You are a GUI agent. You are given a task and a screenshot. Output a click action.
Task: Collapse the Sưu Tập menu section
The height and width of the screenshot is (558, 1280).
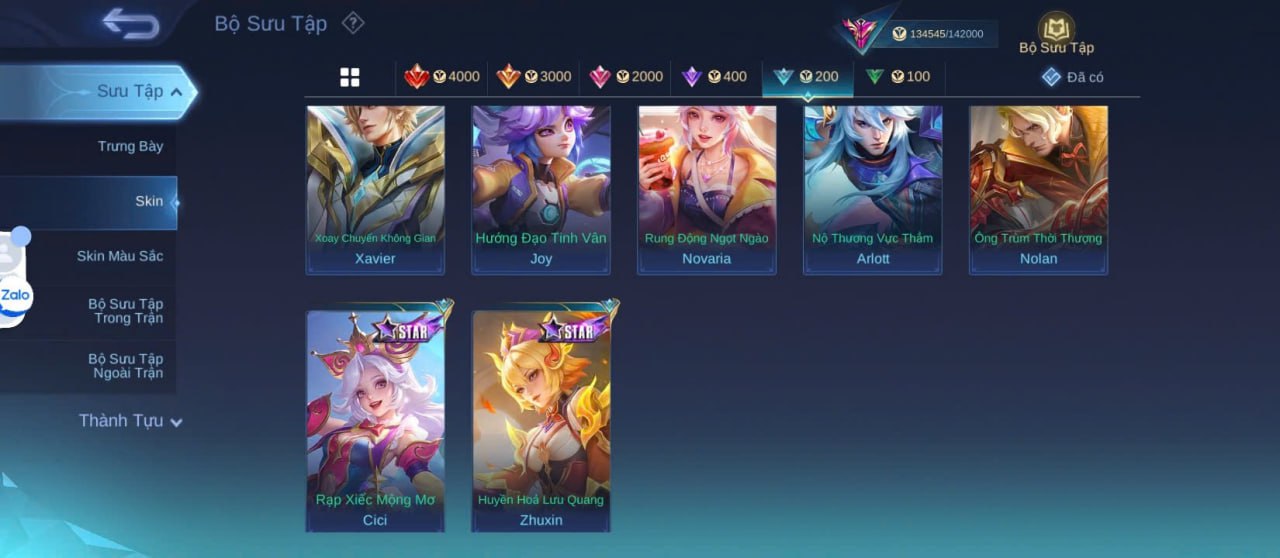tap(138, 92)
